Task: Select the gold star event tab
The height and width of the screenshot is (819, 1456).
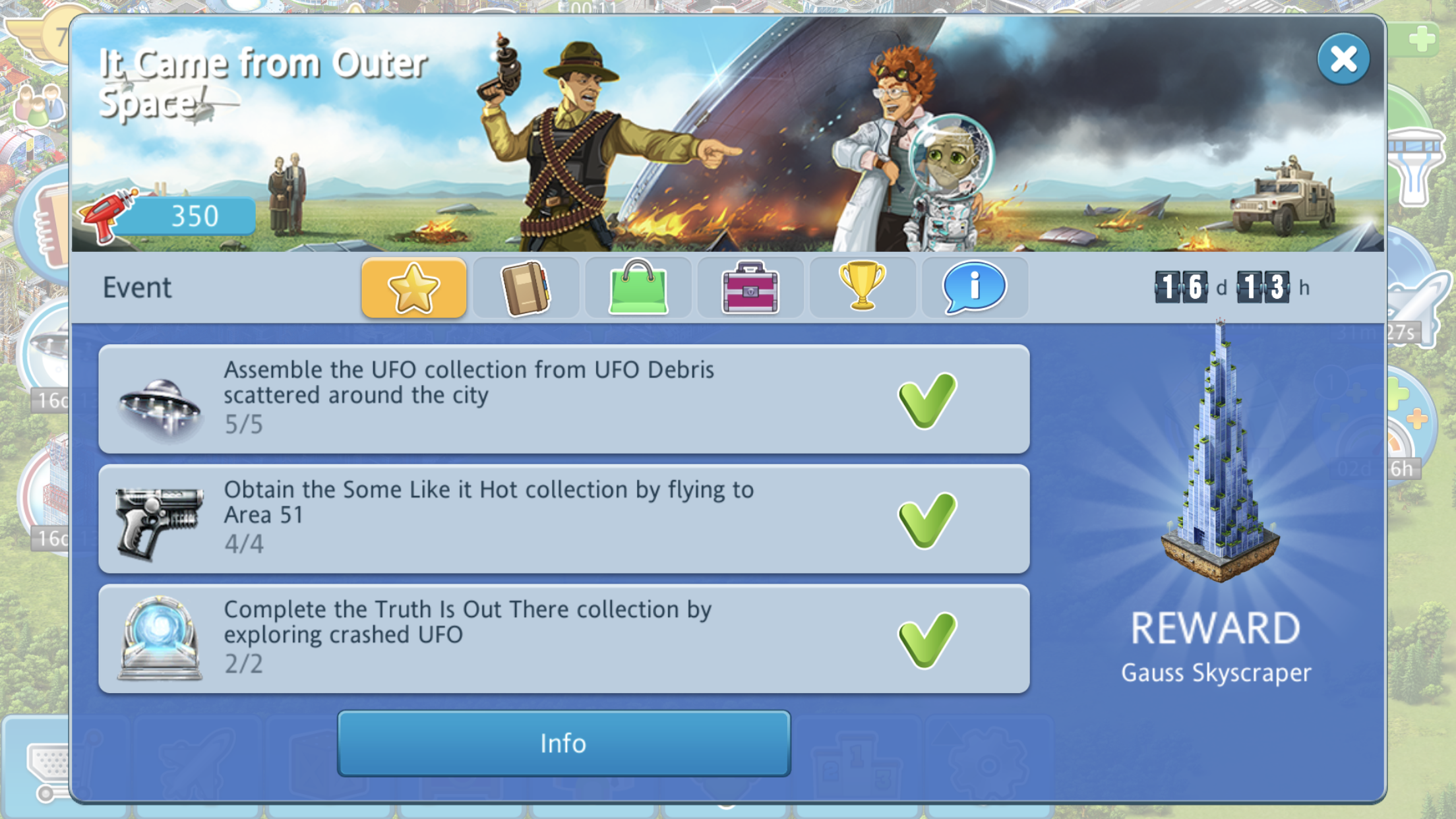Action: [413, 288]
